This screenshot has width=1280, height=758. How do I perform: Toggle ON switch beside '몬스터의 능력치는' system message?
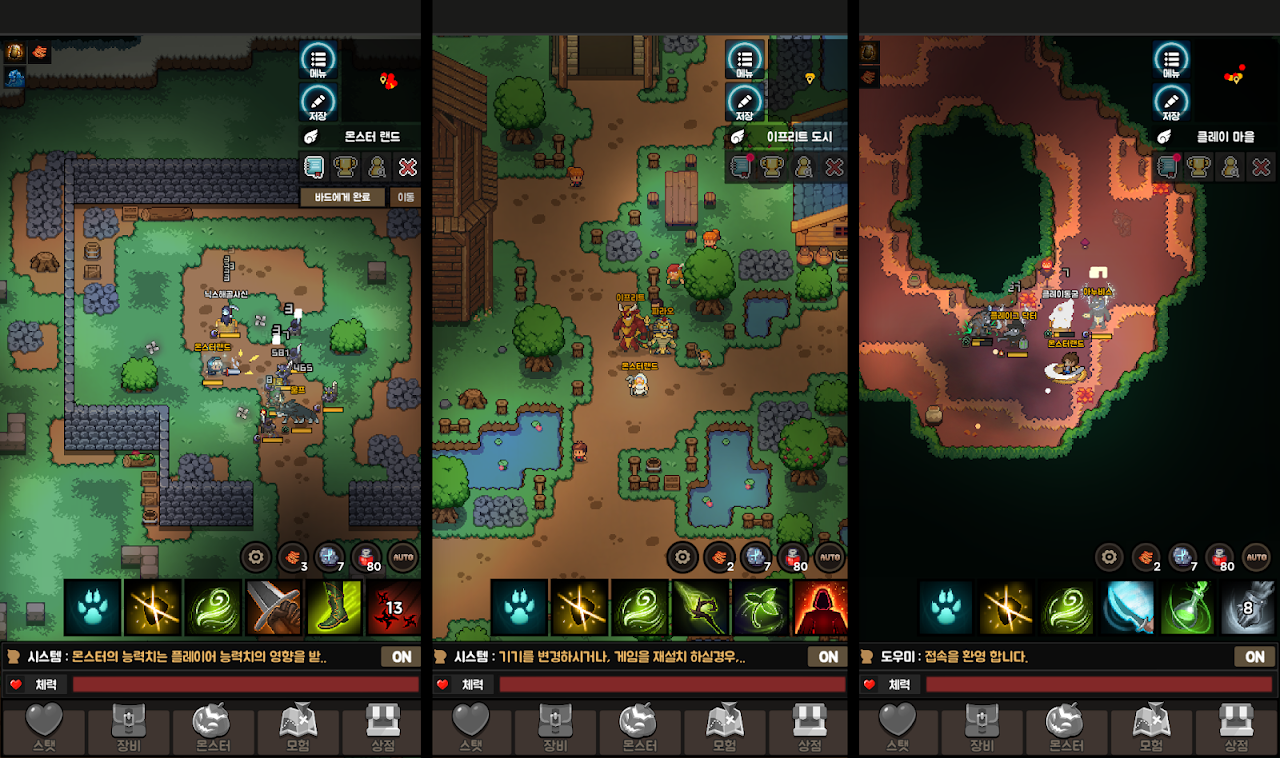click(x=401, y=657)
